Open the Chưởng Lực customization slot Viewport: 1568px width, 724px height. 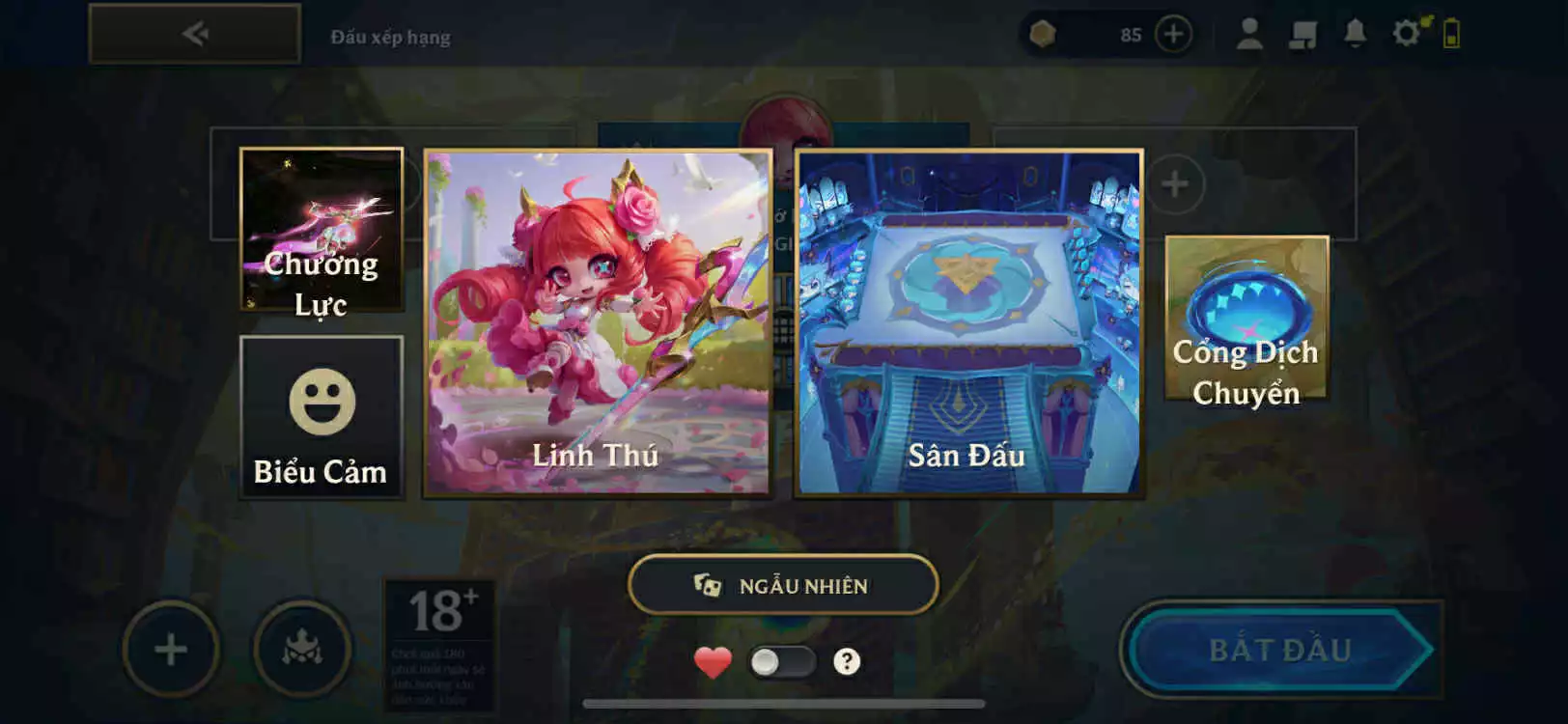click(322, 232)
